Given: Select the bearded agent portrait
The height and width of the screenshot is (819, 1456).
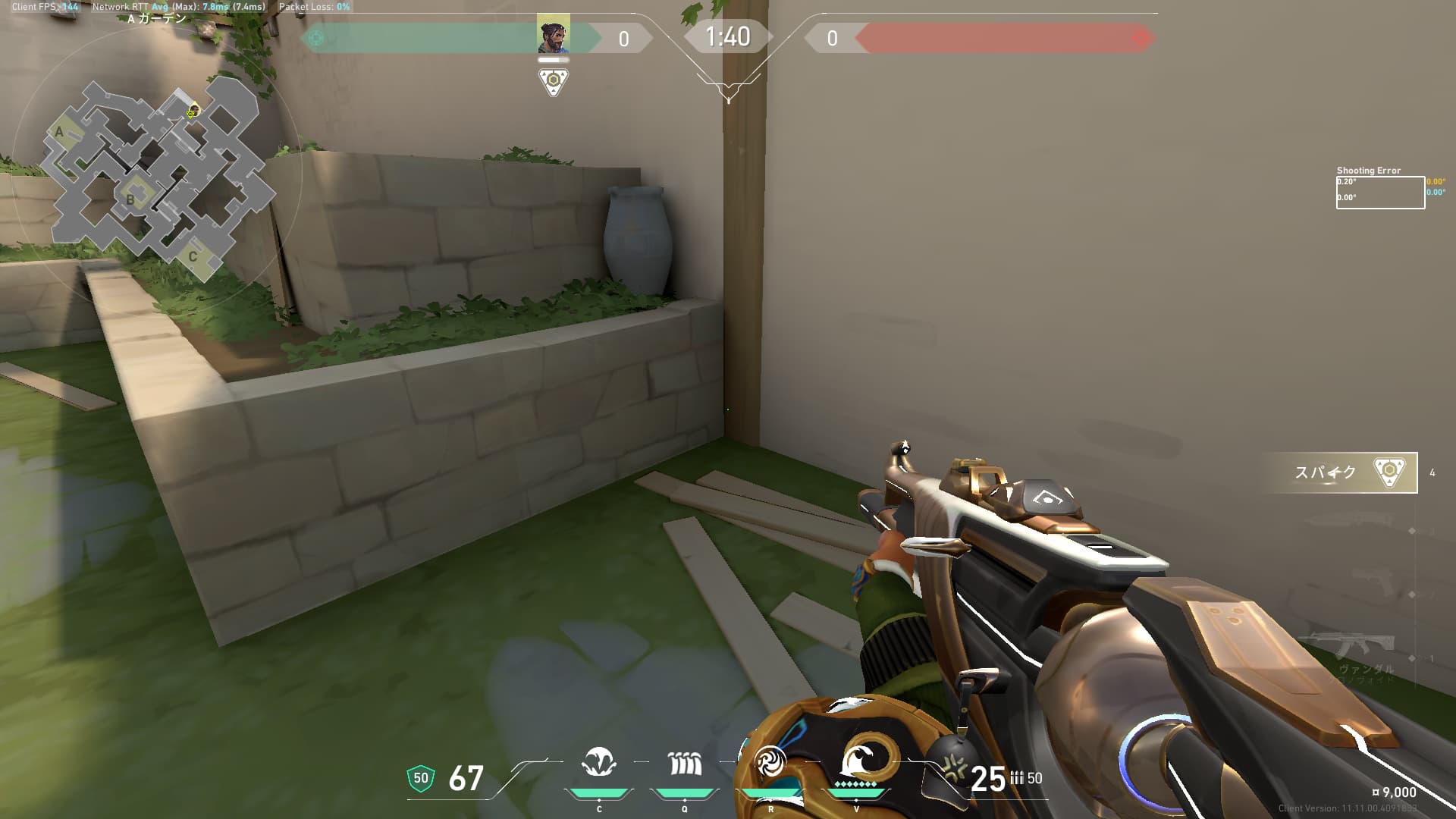Looking at the screenshot, I should (x=554, y=35).
